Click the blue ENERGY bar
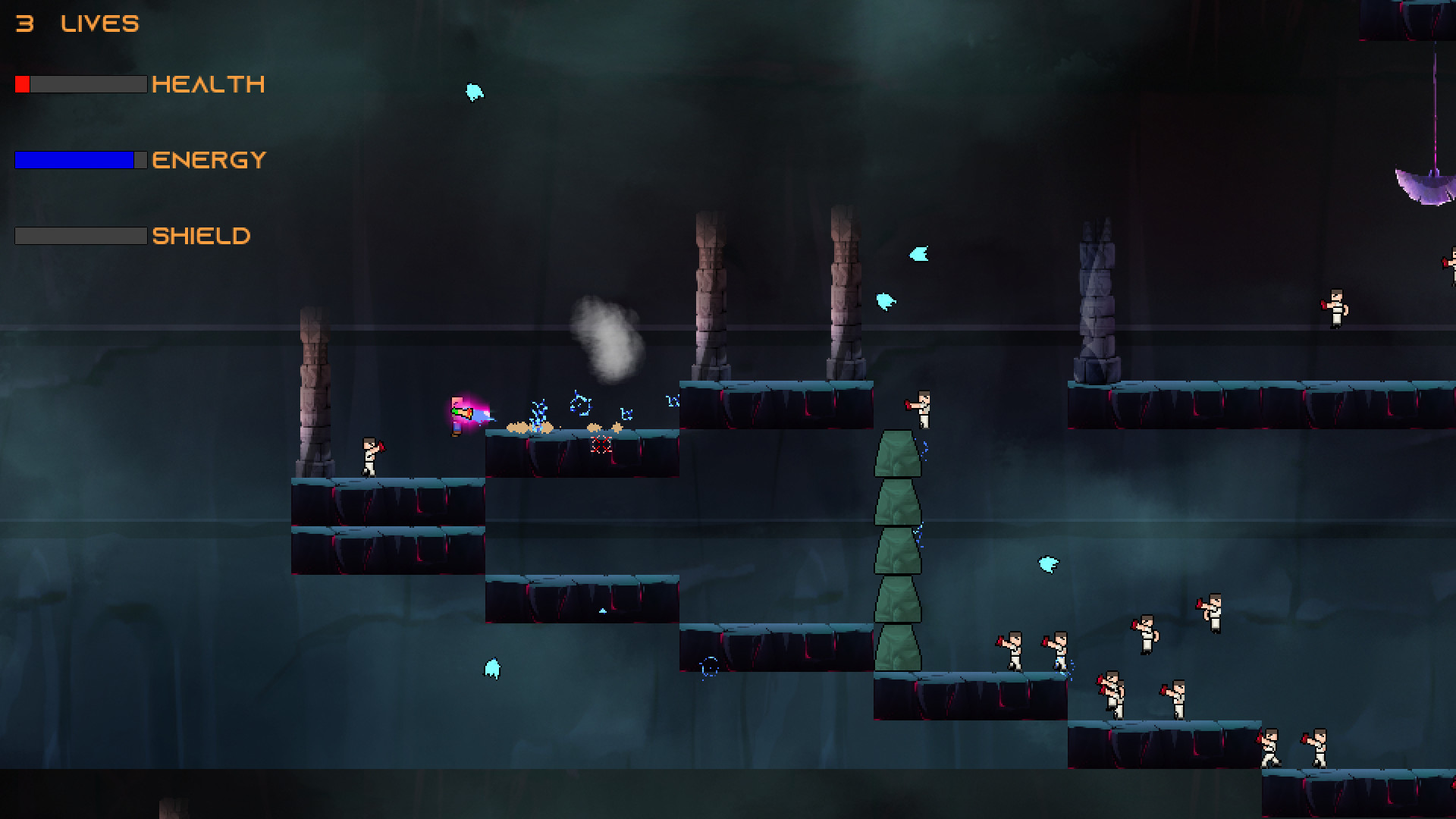The width and height of the screenshot is (1456, 819). tap(72, 159)
